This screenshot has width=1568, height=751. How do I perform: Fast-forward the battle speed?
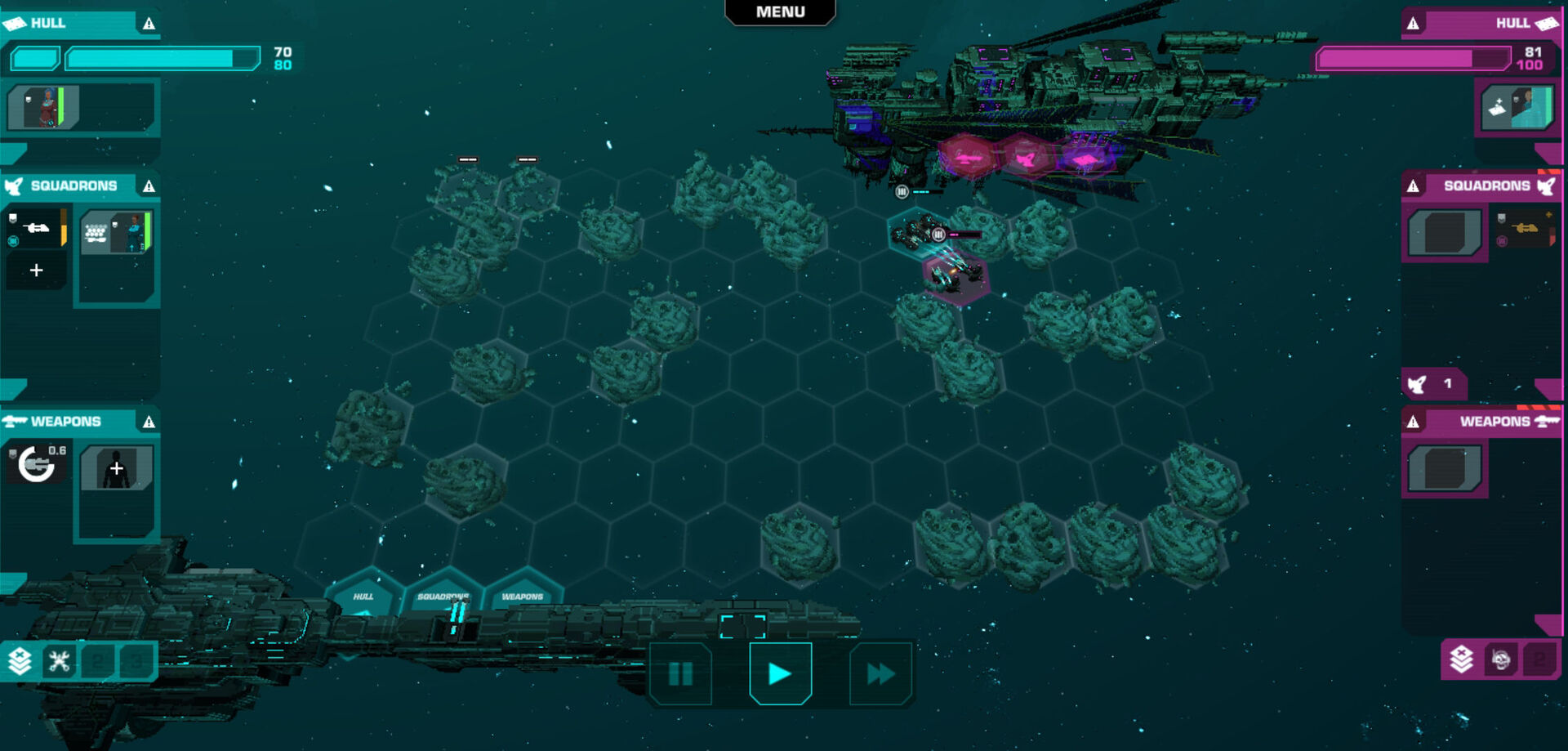point(880,673)
